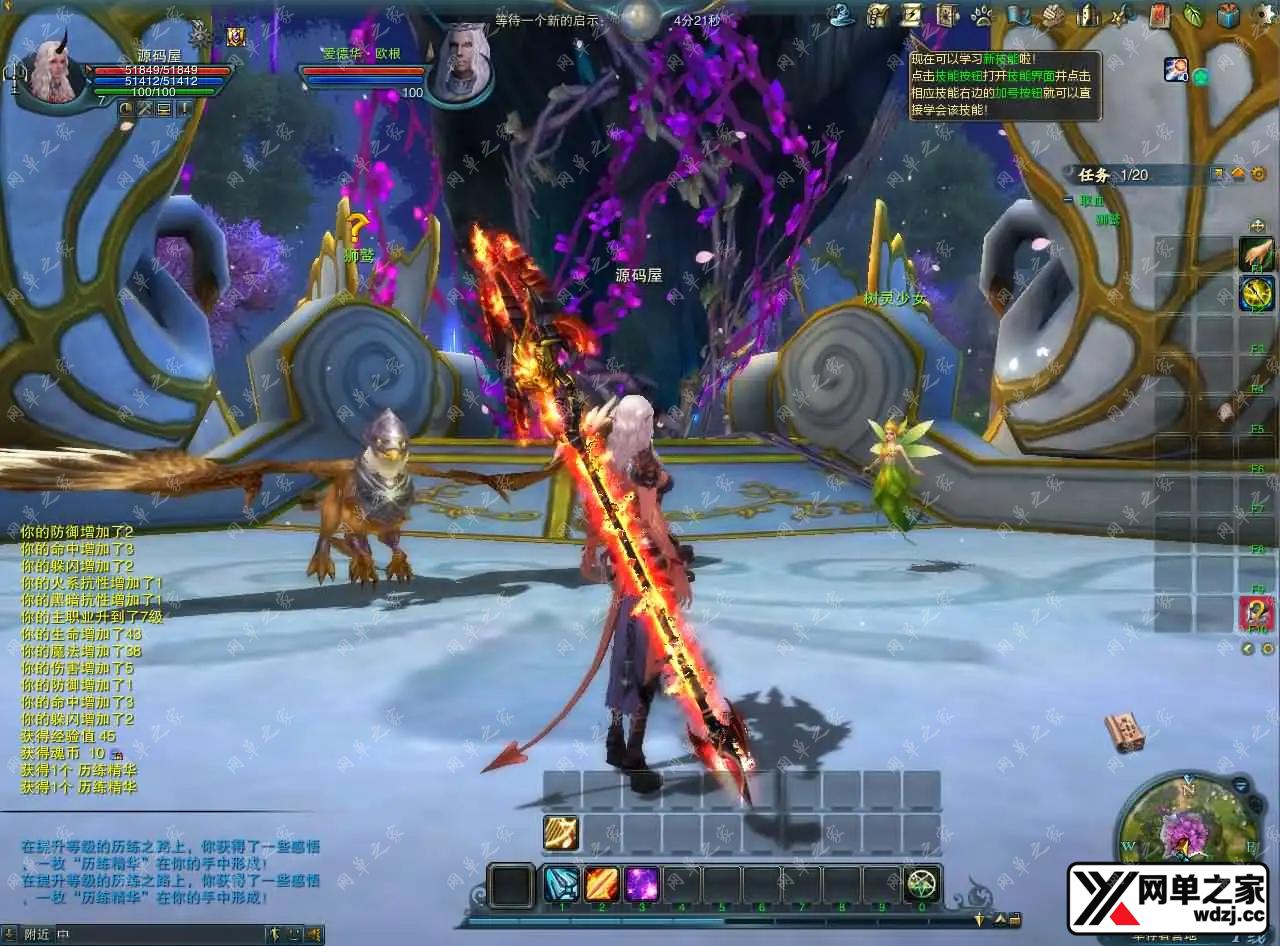1280x946 pixels.
Task: Cast the purple nebula skill in slot 3
Action: (641, 884)
